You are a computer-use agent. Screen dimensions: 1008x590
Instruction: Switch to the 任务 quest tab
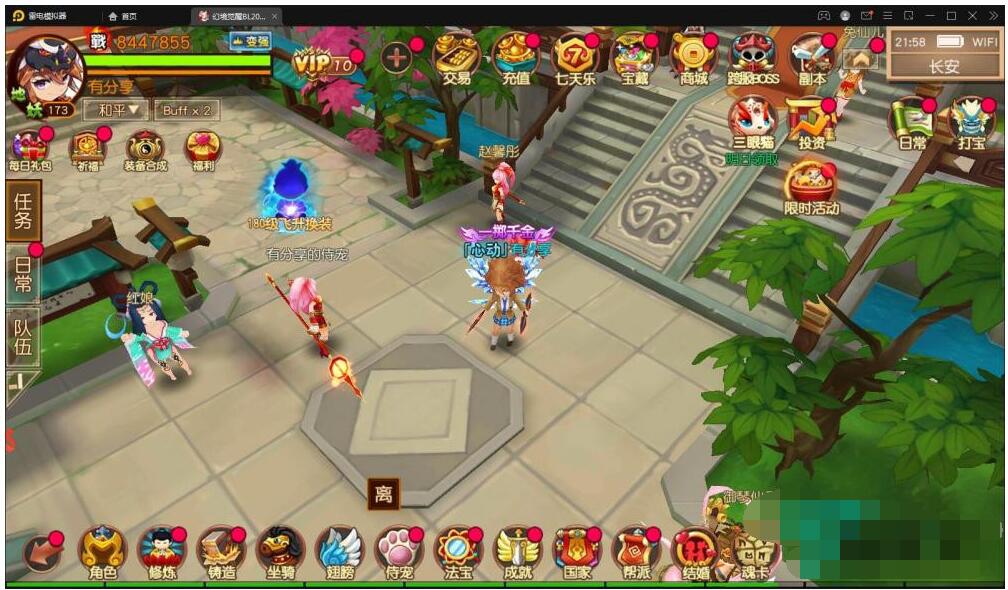click(x=23, y=211)
